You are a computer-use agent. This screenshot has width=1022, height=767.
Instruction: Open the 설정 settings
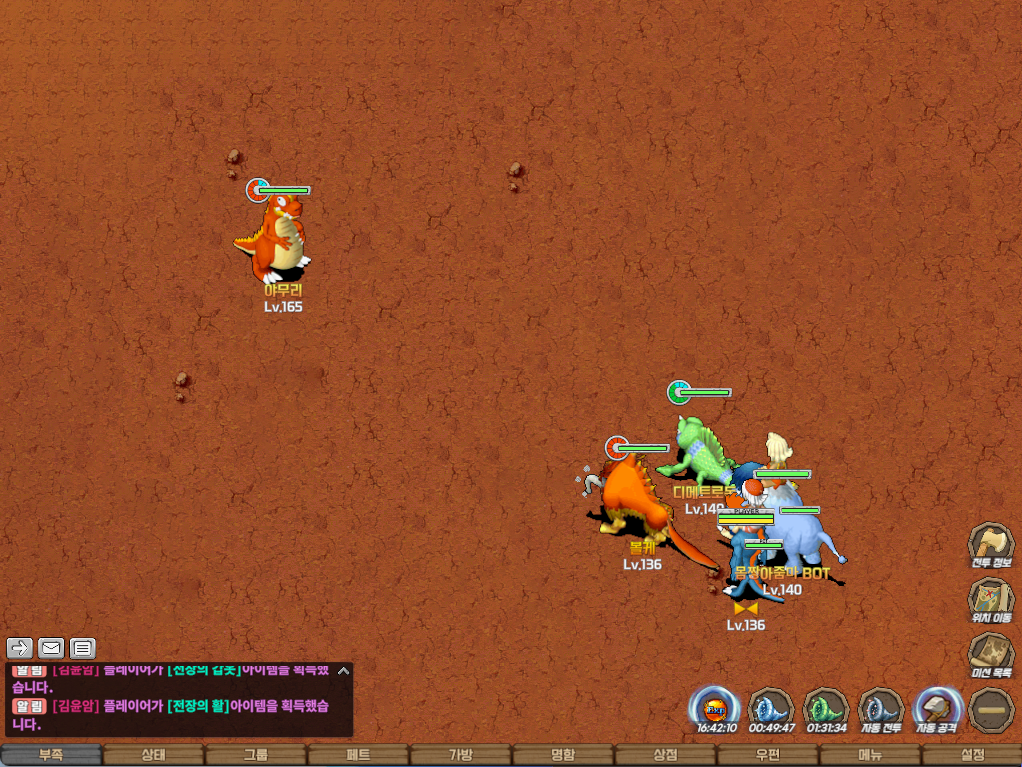[x=972, y=755]
